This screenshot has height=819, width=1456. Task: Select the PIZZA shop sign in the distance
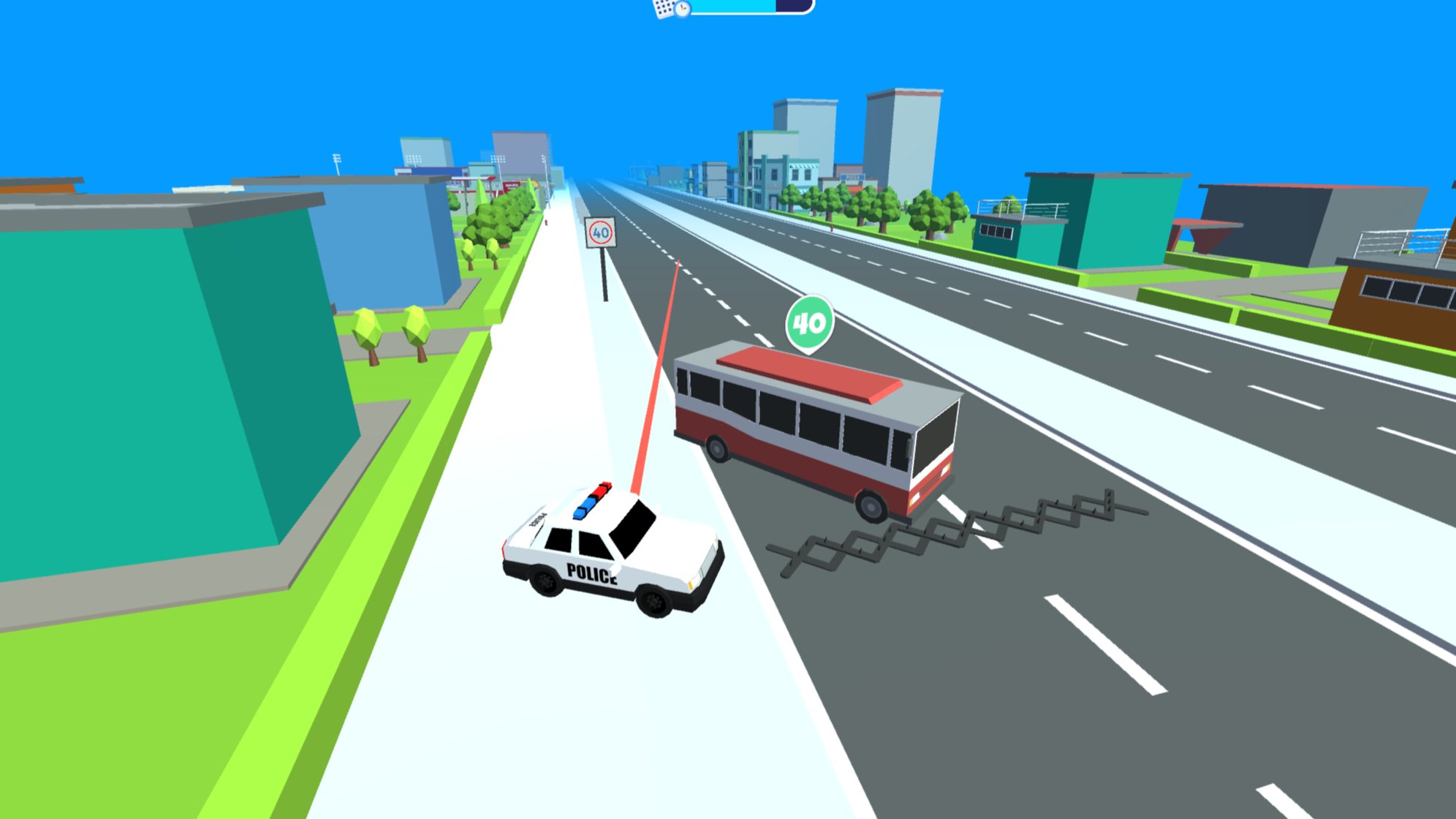click(x=853, y=178)
